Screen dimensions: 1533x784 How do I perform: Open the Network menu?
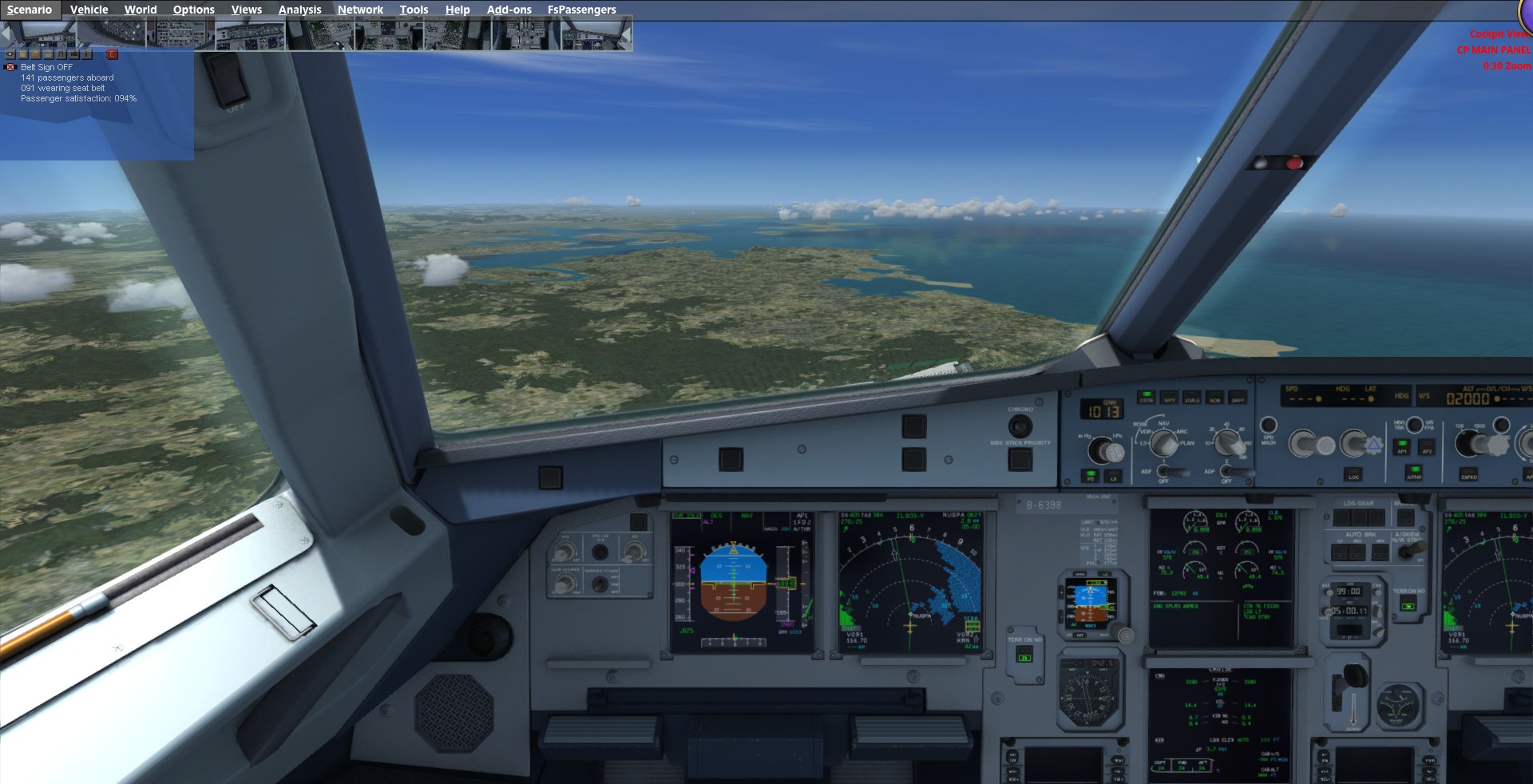(x=360, y=10)
